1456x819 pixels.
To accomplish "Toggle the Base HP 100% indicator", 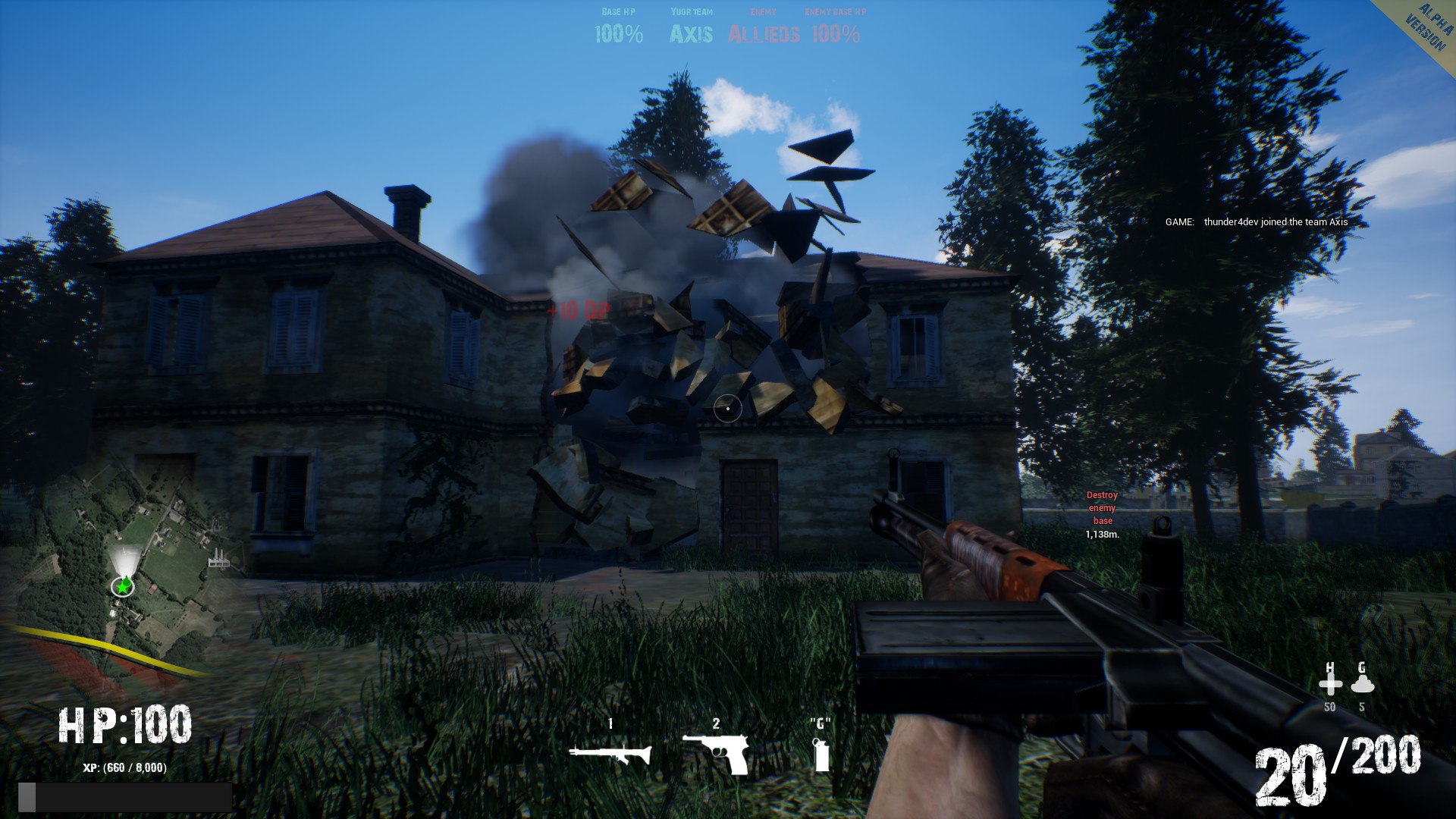I will click(x=619, y=33).
